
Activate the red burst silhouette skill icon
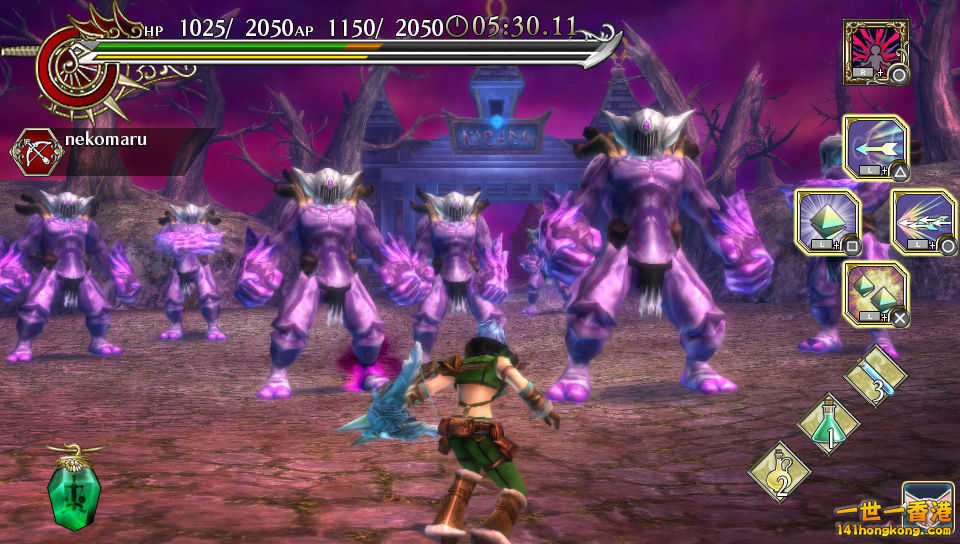tap(875, 51)
